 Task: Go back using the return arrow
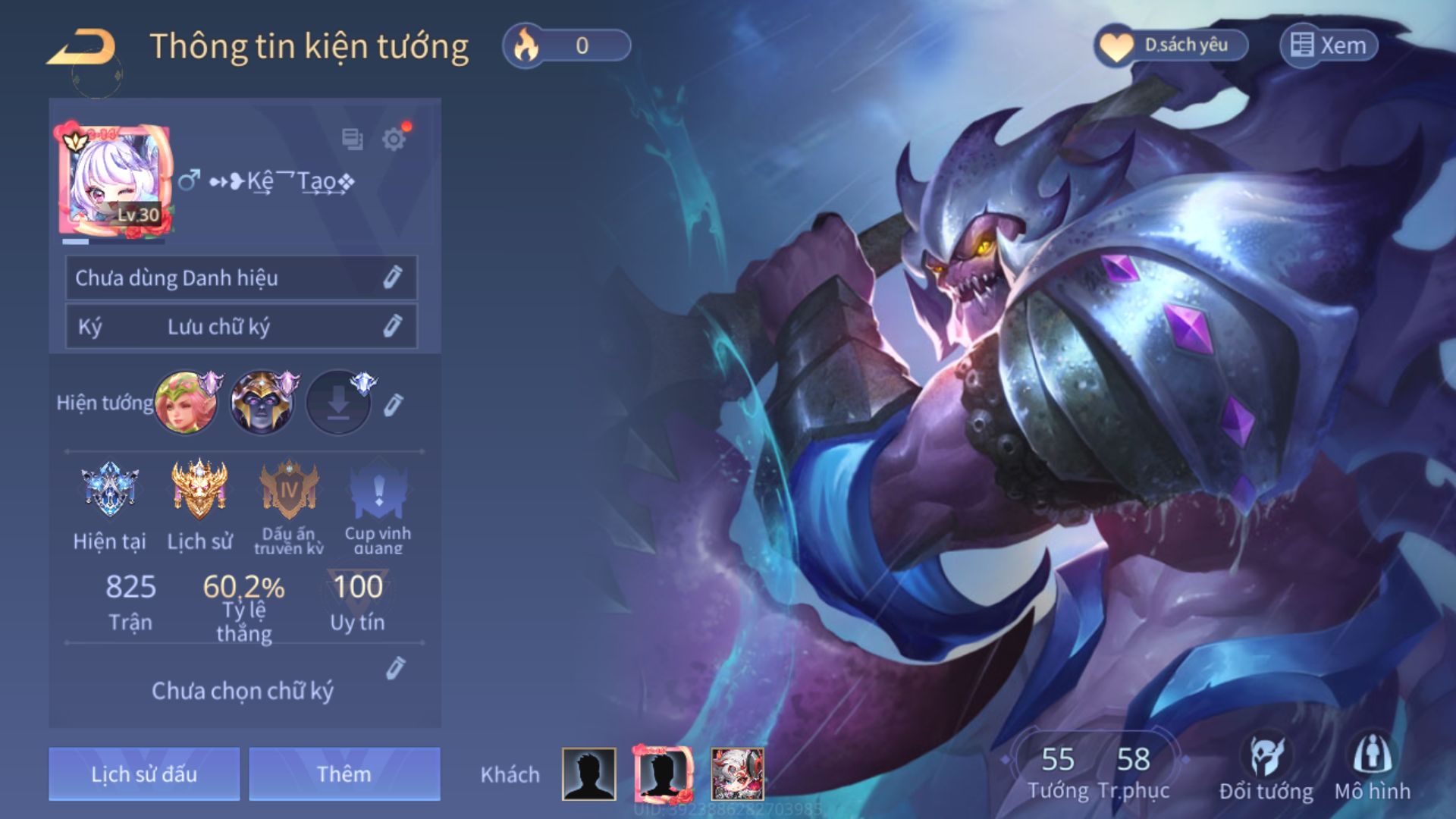tap(81, 47)
